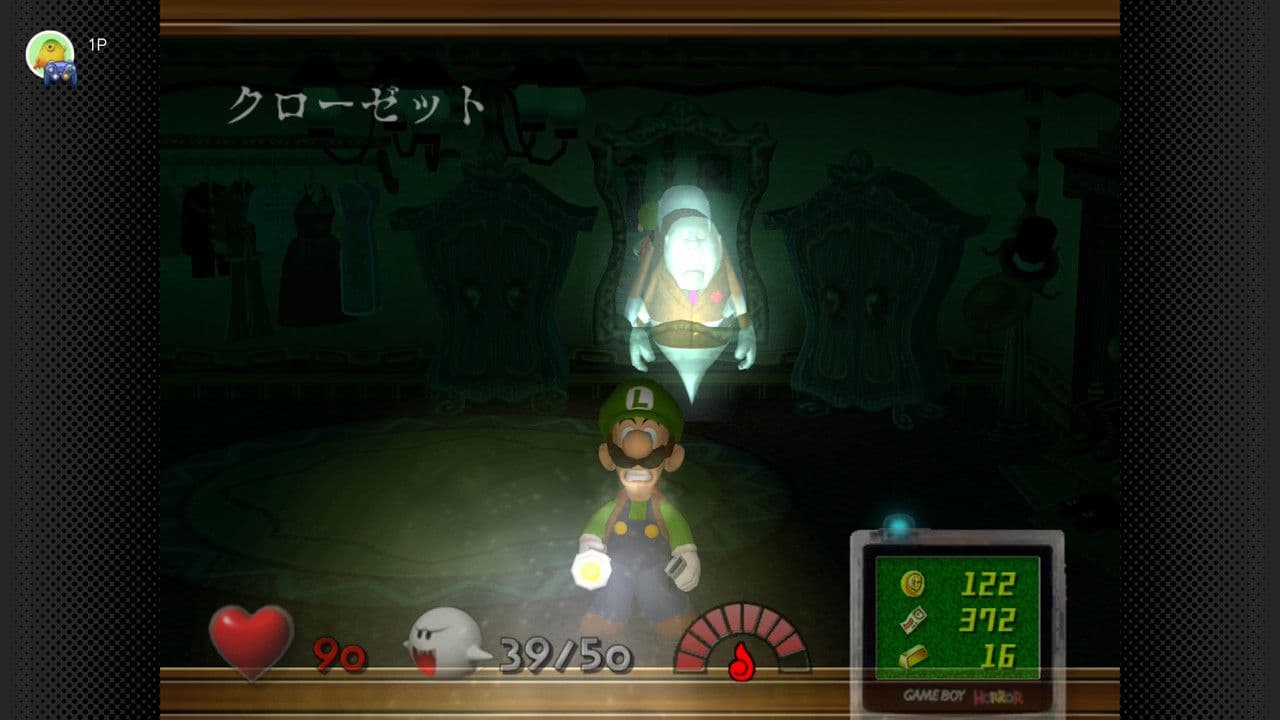
Task: Click the white Boo counter icon
Action: (x=446, y=643)
